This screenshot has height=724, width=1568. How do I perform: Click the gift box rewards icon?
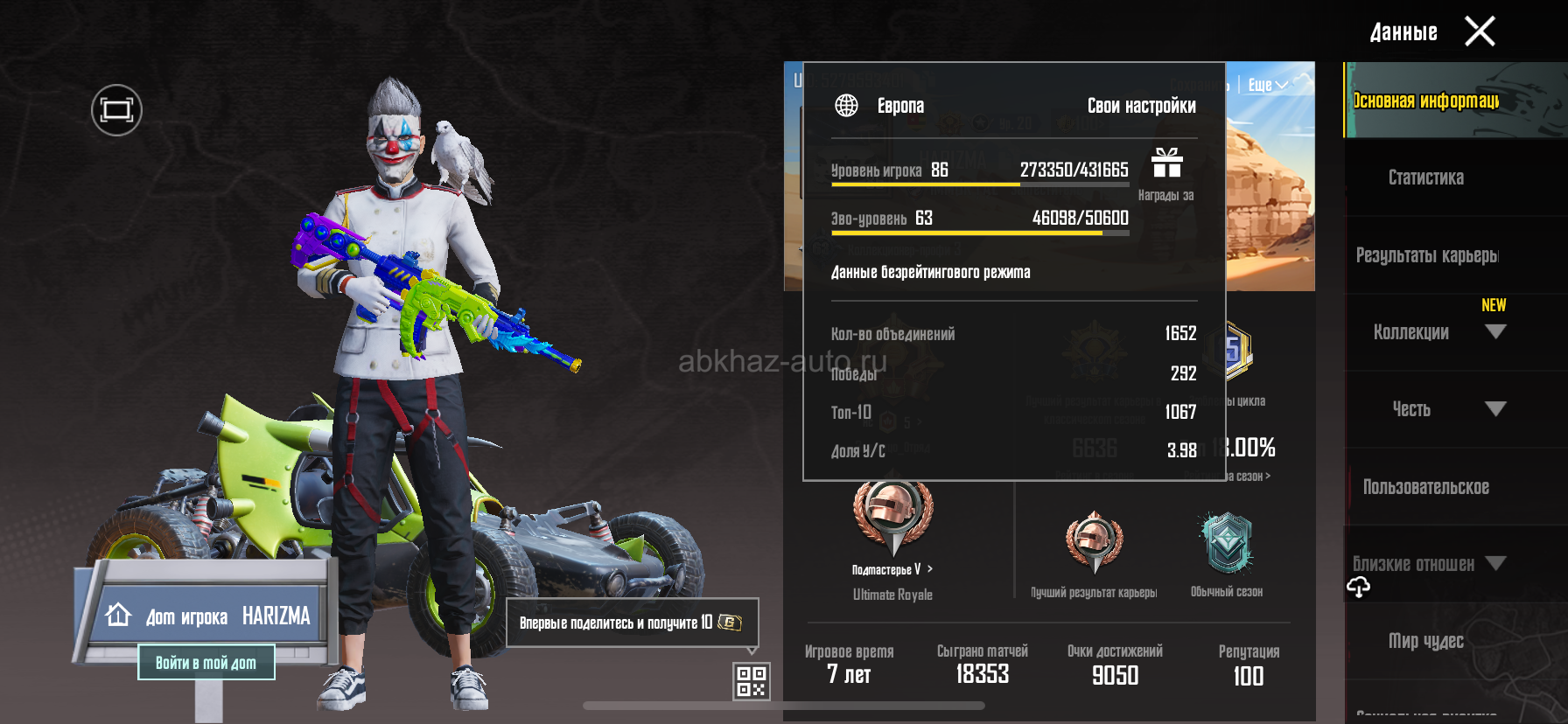[1166, 164]
